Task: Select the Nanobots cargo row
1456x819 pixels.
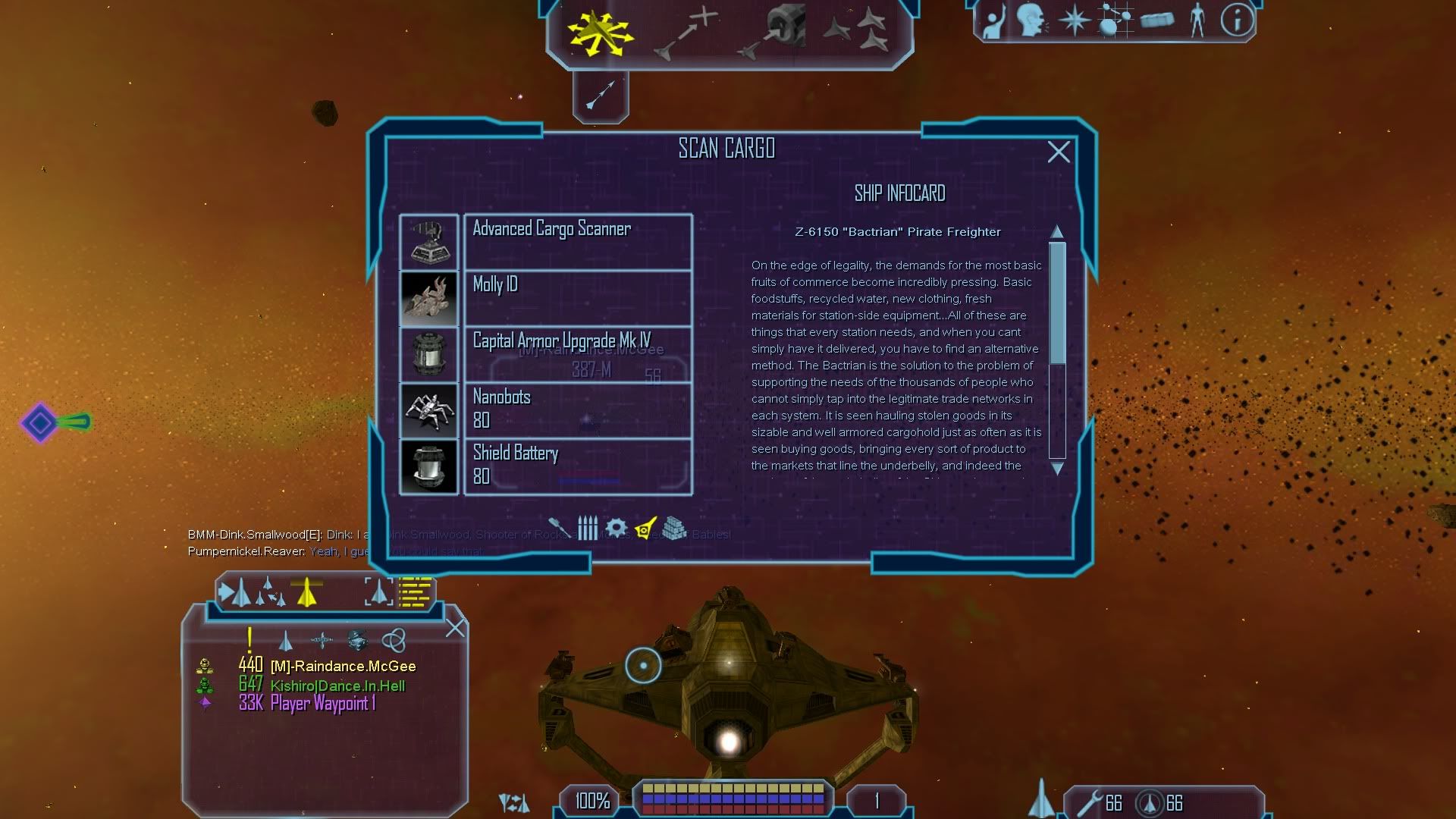Action: coord(577,410)
